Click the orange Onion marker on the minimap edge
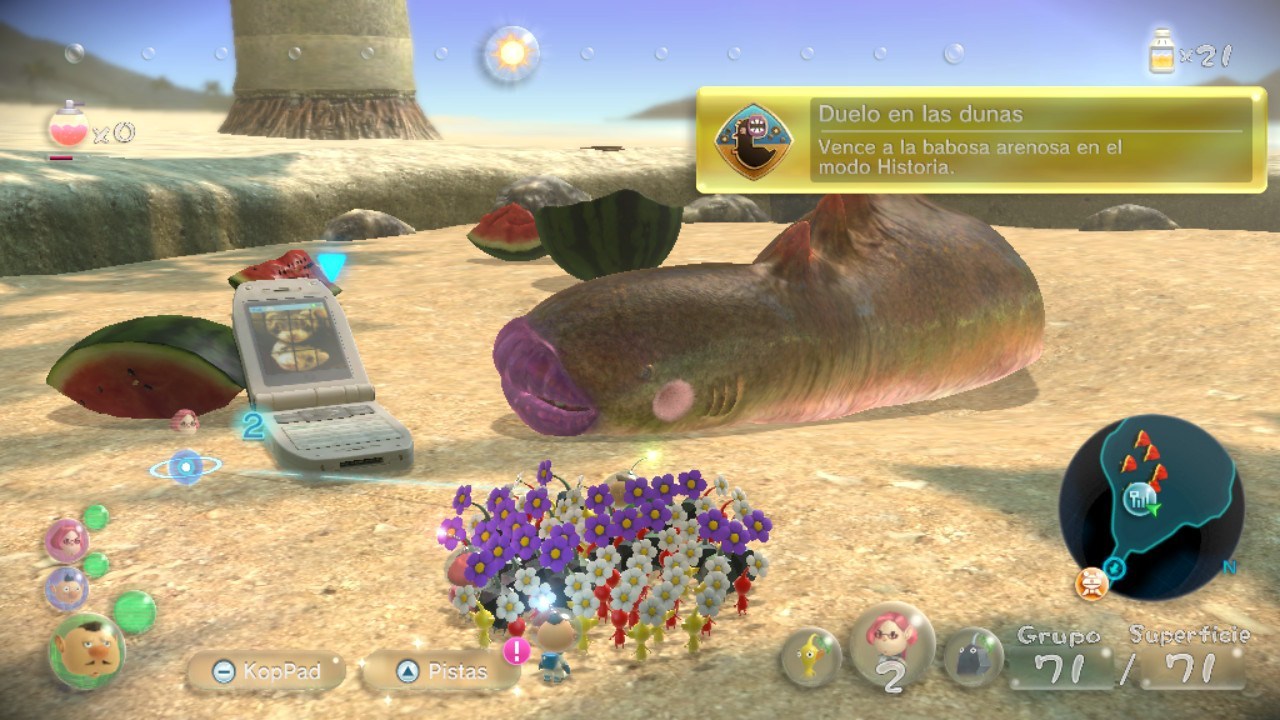 (x=1091, y=581)
